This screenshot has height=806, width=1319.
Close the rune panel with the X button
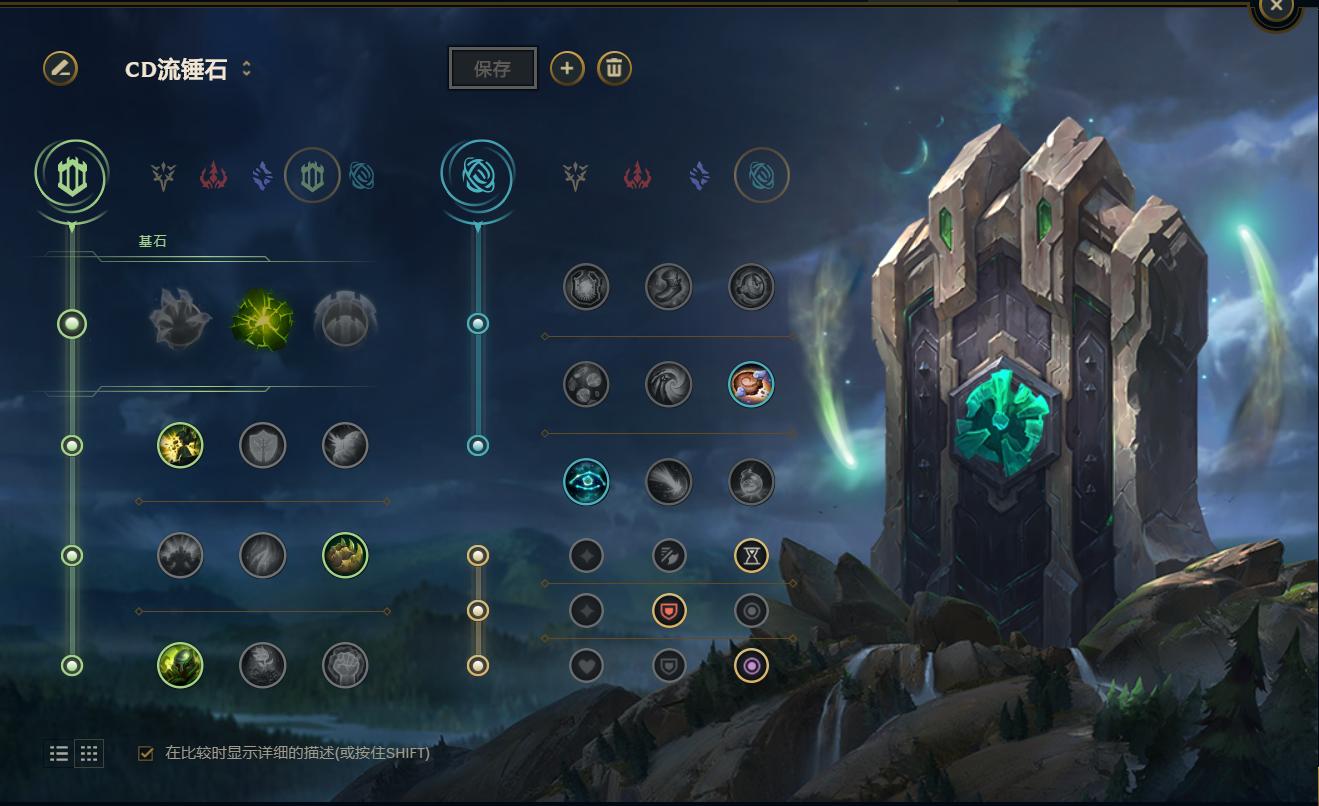(x=1276, y=7)
